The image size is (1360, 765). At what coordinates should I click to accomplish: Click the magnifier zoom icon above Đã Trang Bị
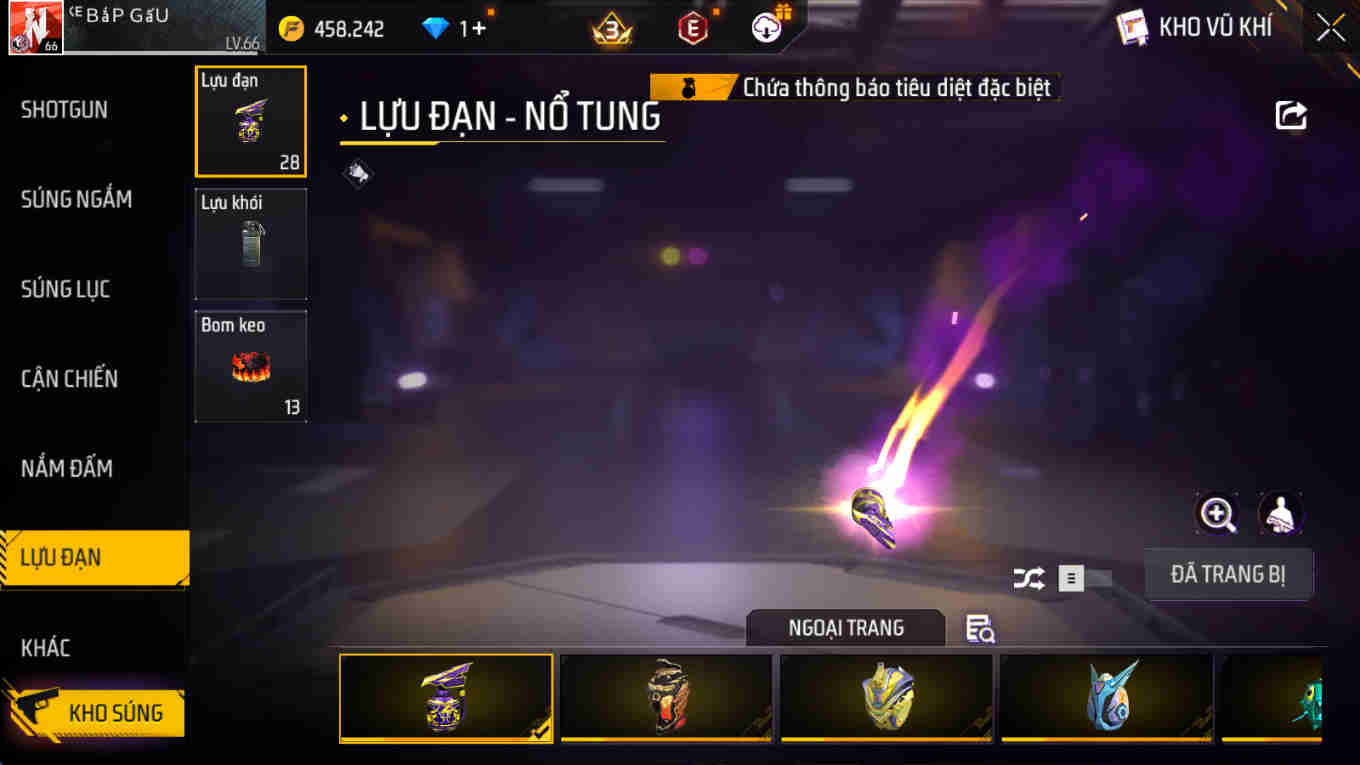(1216, 514)
